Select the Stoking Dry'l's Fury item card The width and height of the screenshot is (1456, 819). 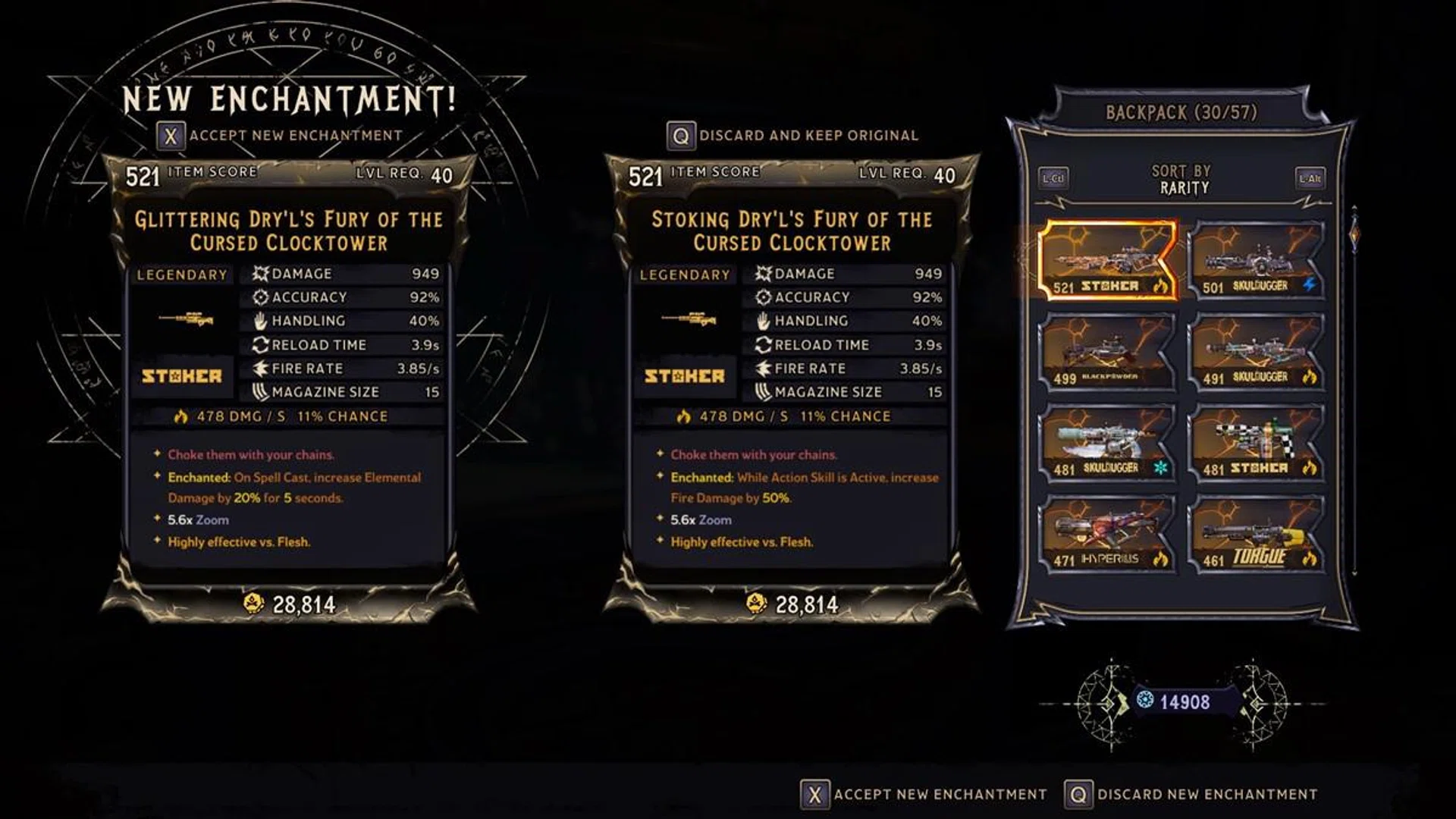pos(791,379)
